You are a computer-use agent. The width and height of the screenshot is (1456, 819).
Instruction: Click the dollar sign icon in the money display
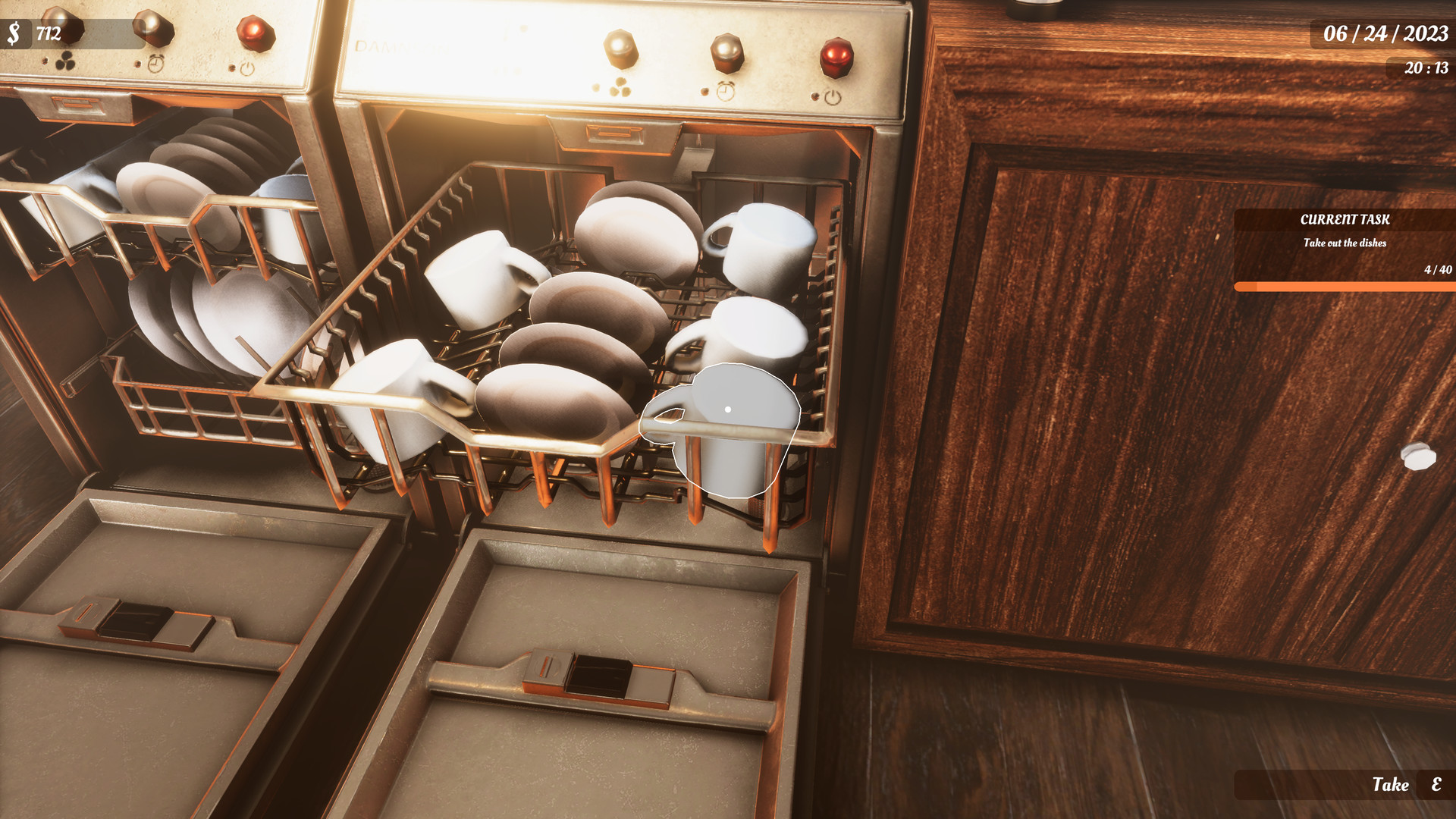14,32
